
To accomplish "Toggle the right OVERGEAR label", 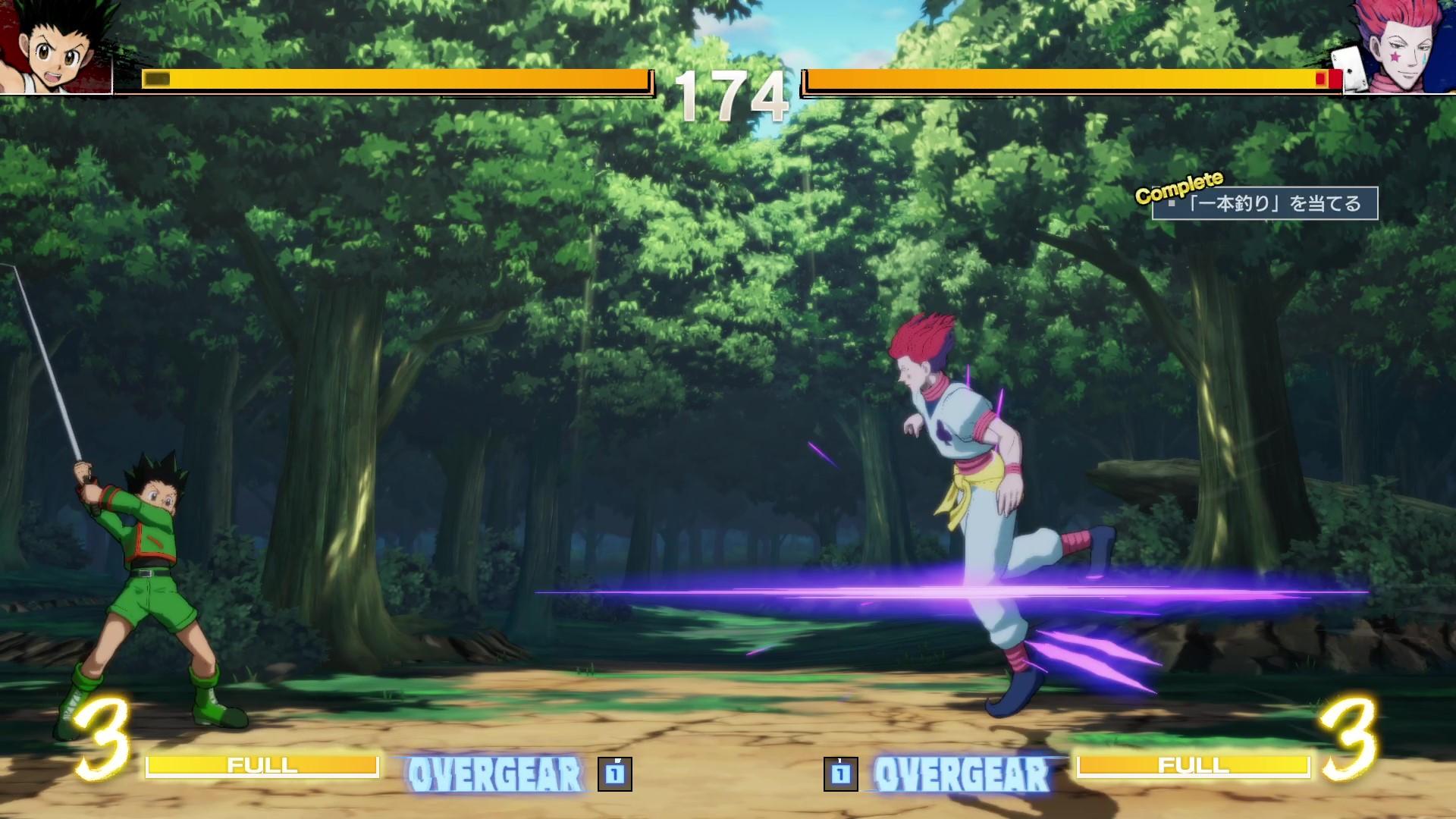I will [959, 773].
